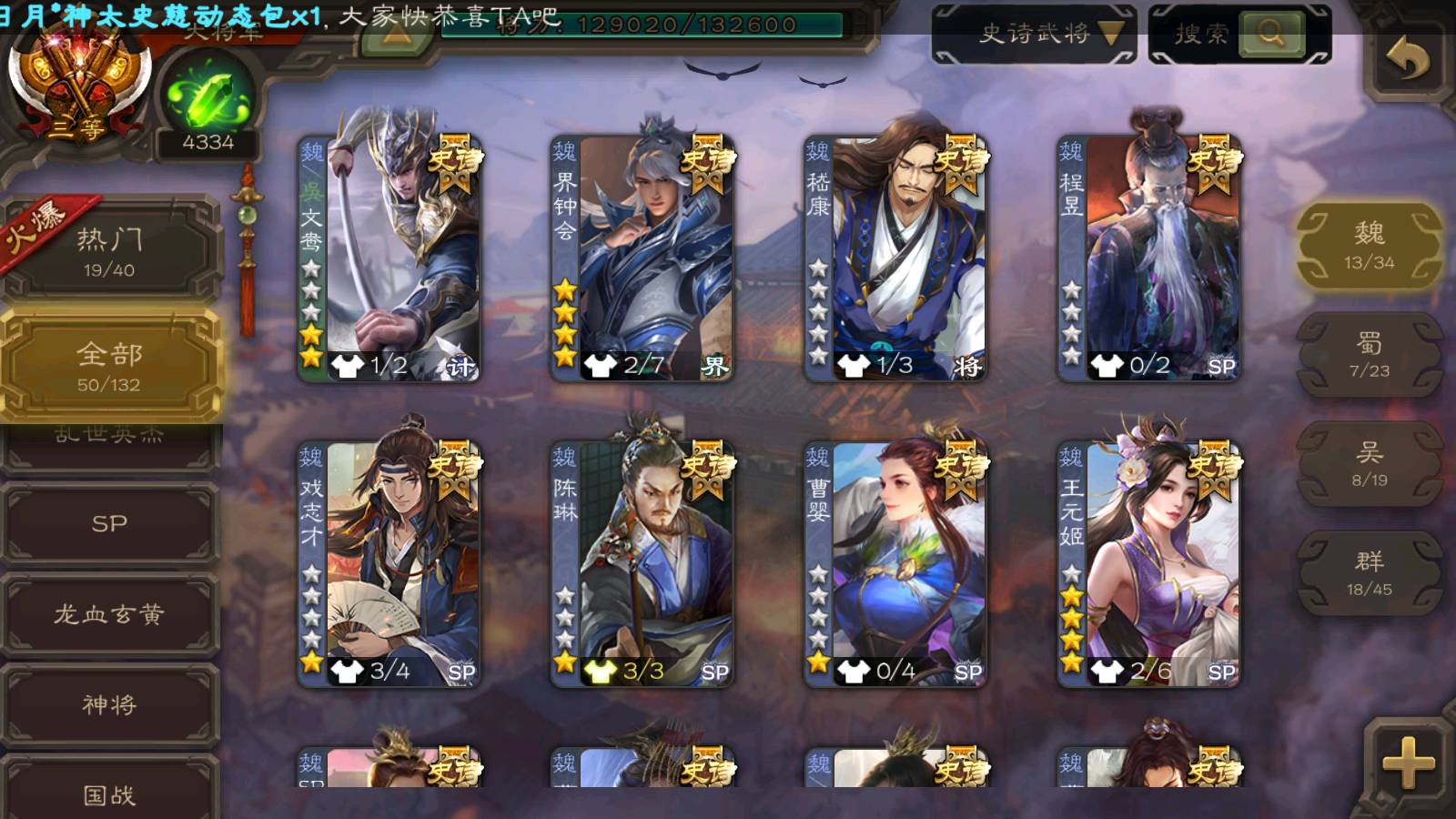Screen dimensions: 1456x819
Task: Select the 全部 category tab
Action: point(109,366)
